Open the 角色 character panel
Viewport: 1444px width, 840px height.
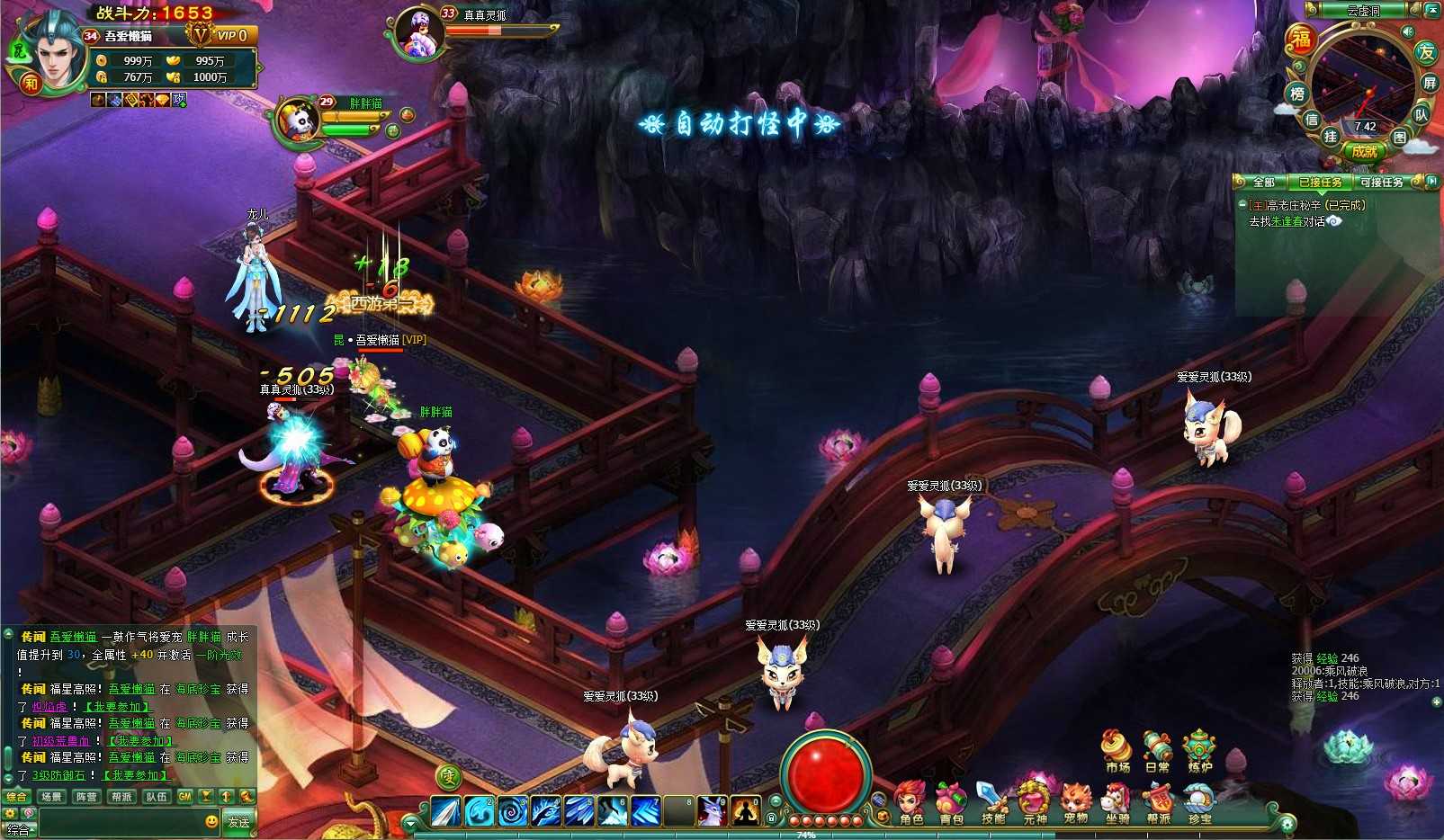point(910,803)
